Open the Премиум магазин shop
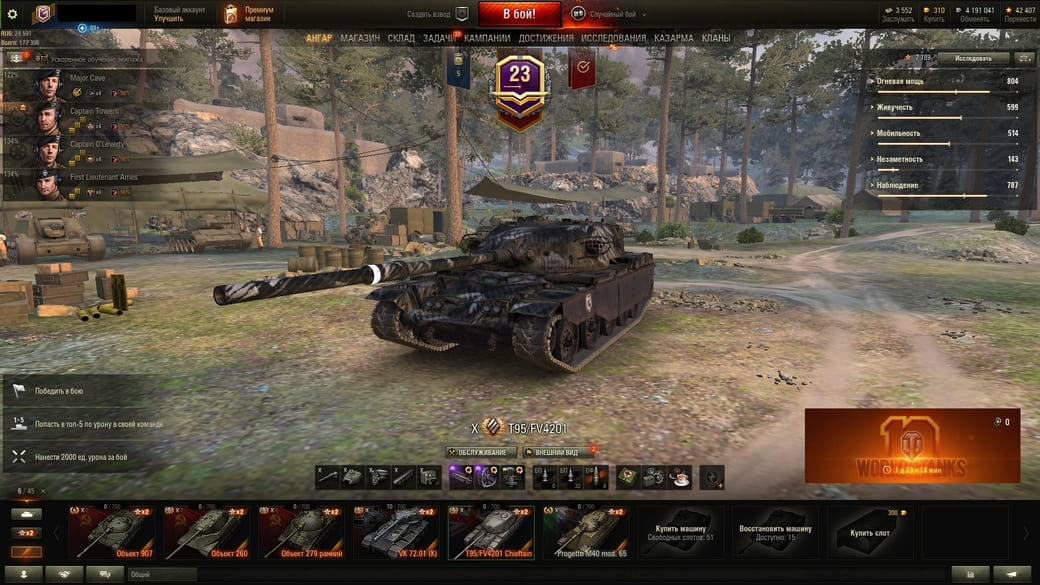The image size is (1040, 585). [248, 14]
